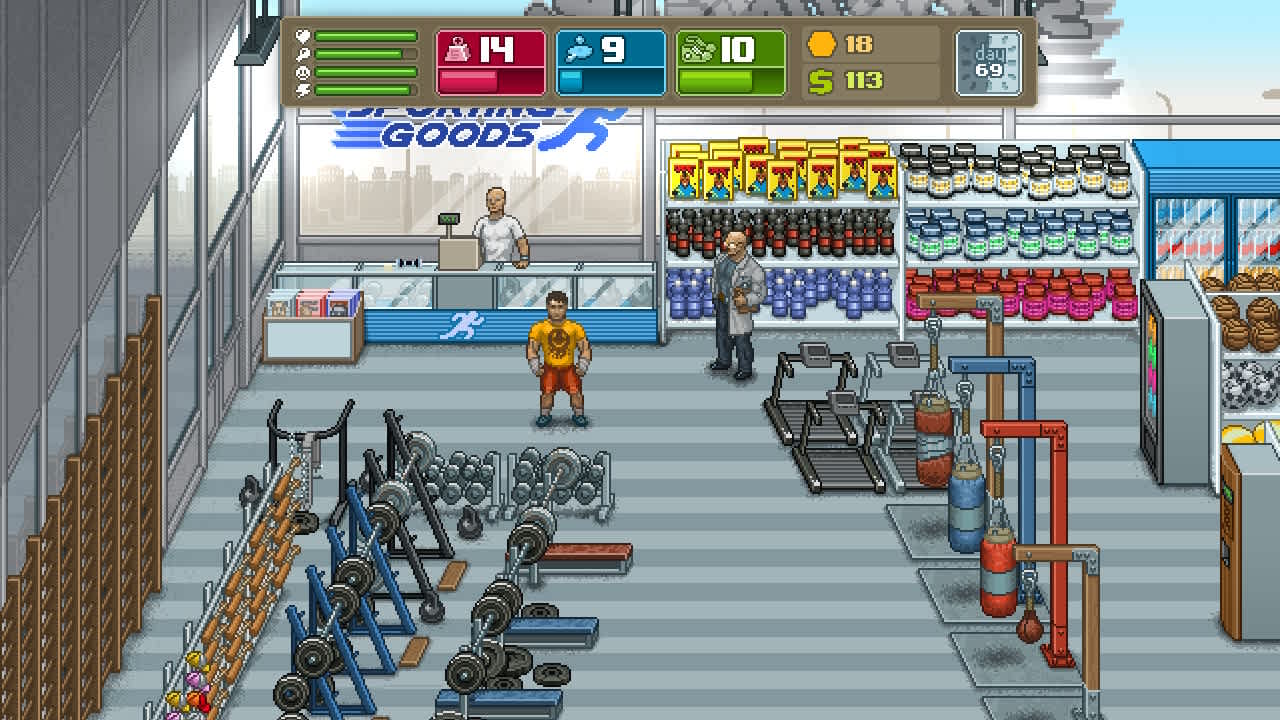The height and width of the screenshot is (720, 1280).
Task: Click the Strength experience bar under the 14
Action: pyautogui.click(x=470, y=78)
